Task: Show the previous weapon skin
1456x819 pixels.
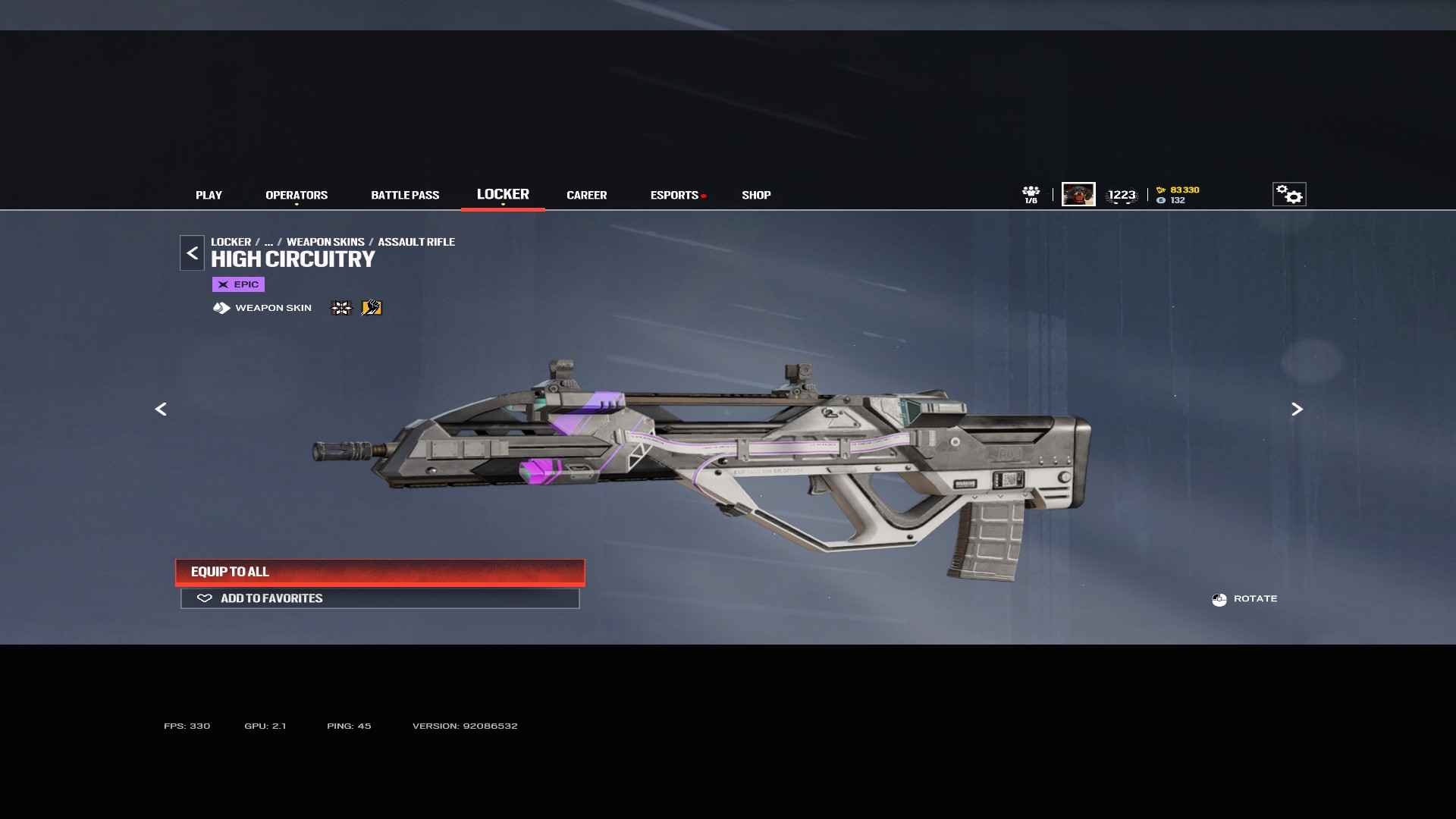Action: point(161,409)
